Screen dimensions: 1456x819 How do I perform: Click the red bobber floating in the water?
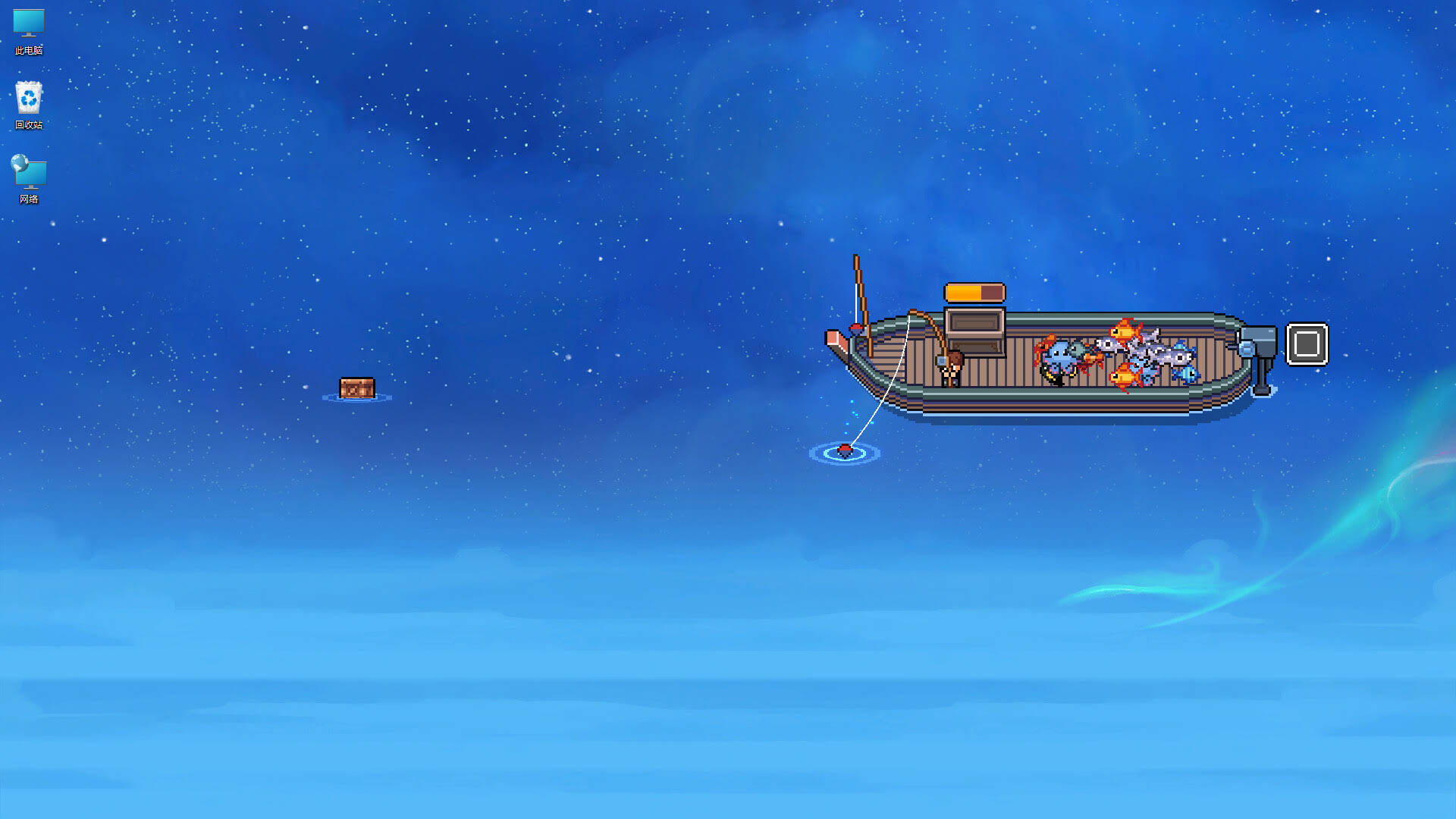tap(844, 450)
